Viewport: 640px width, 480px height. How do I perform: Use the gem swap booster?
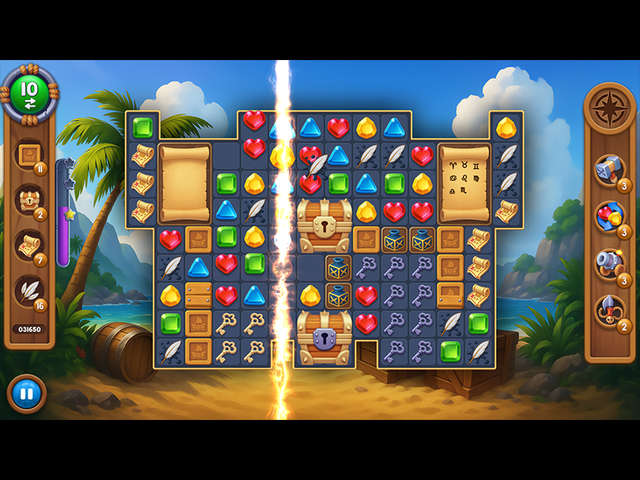608,214
